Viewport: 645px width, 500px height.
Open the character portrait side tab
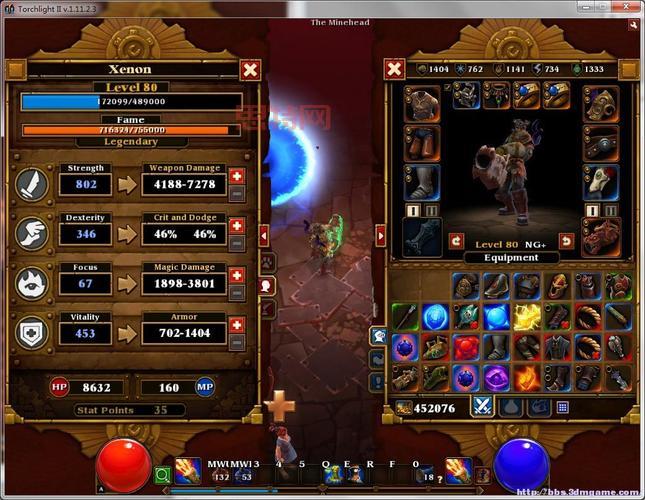pos(267,285)
